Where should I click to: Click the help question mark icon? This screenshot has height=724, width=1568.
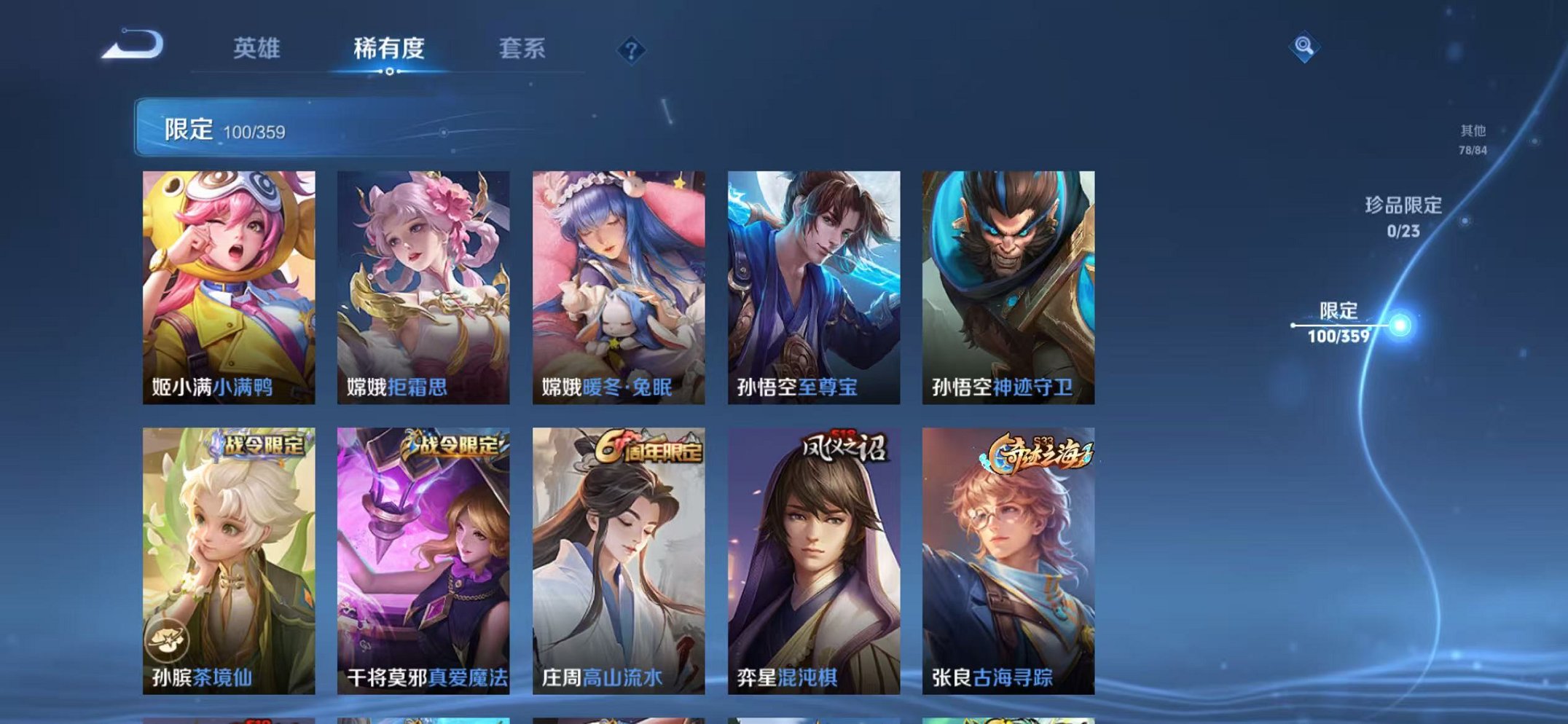(x=631, y=51)
